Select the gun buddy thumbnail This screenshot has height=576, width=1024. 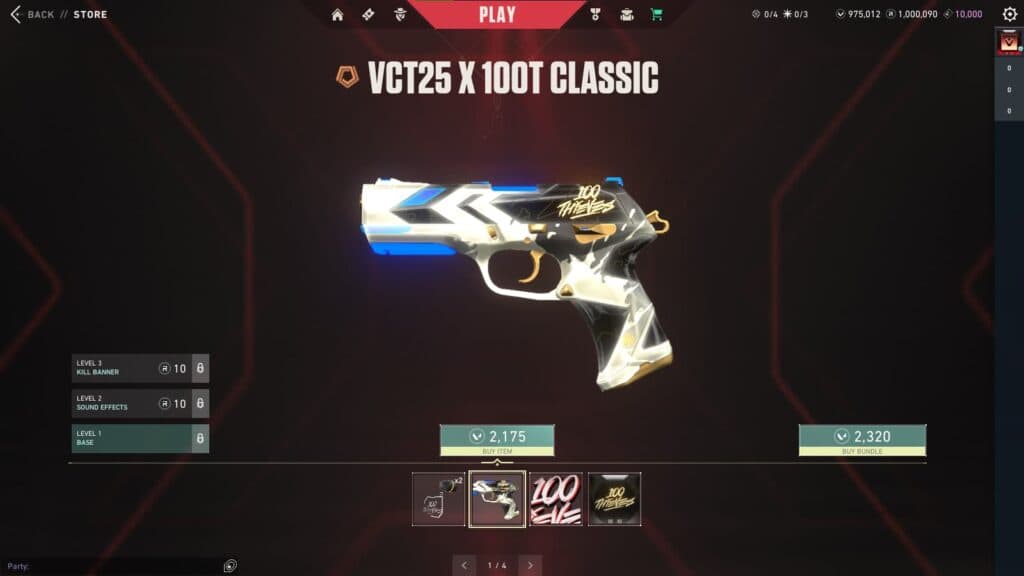[439, 499]
